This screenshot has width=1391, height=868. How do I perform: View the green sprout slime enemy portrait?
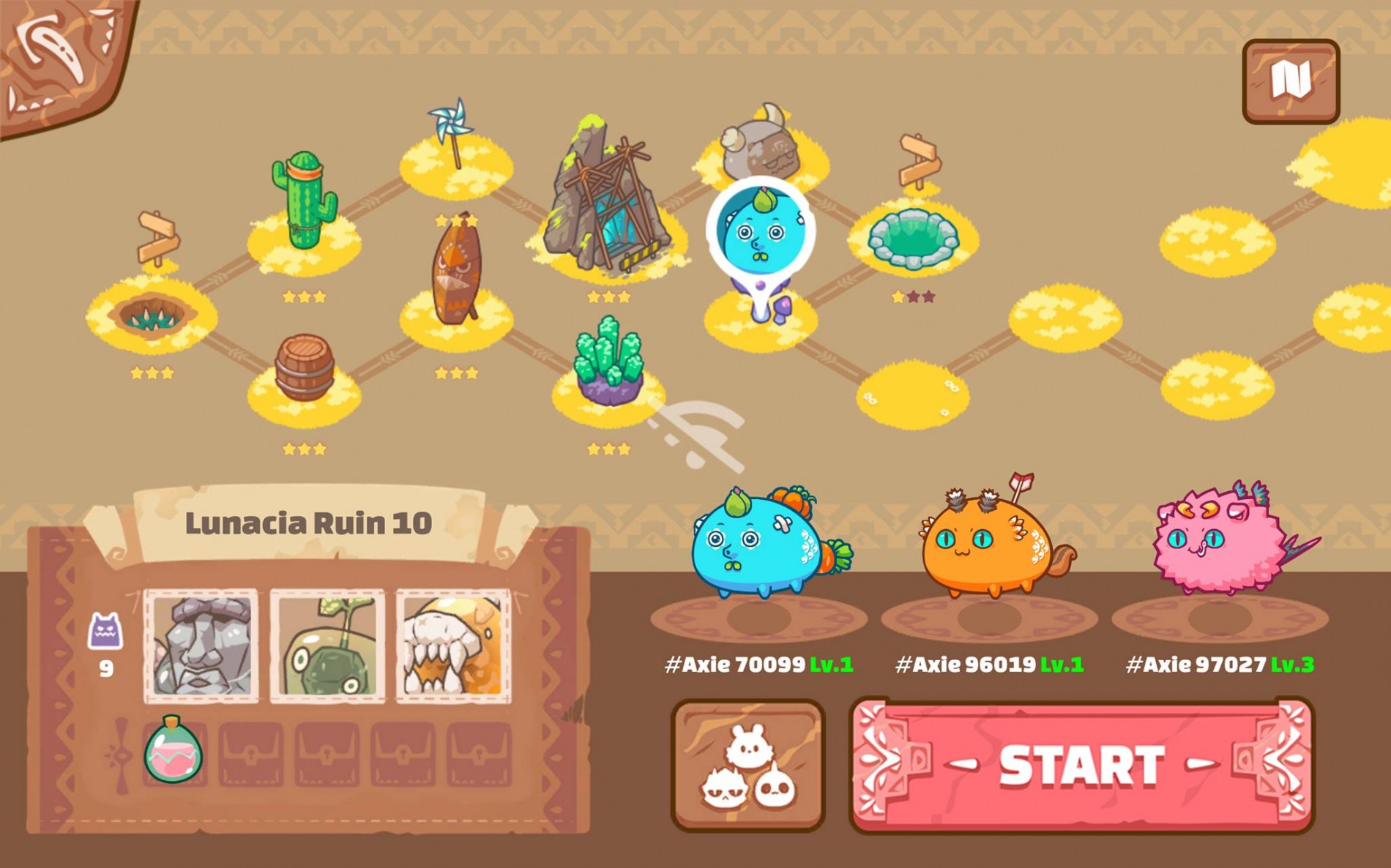pos(327,646)
